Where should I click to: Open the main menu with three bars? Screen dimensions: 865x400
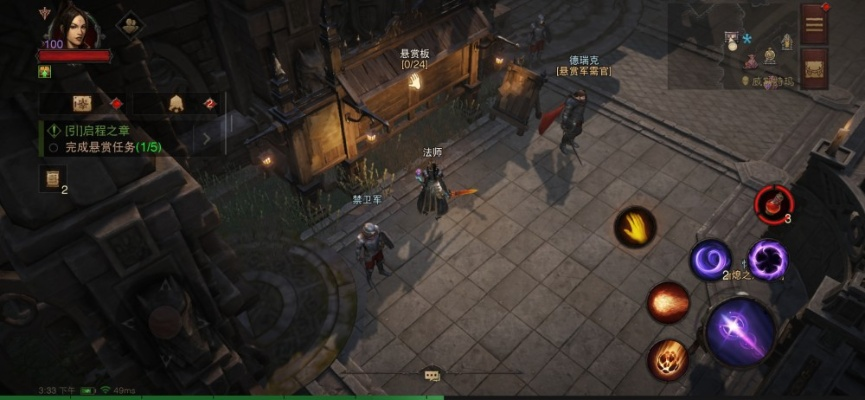point(814,22)
